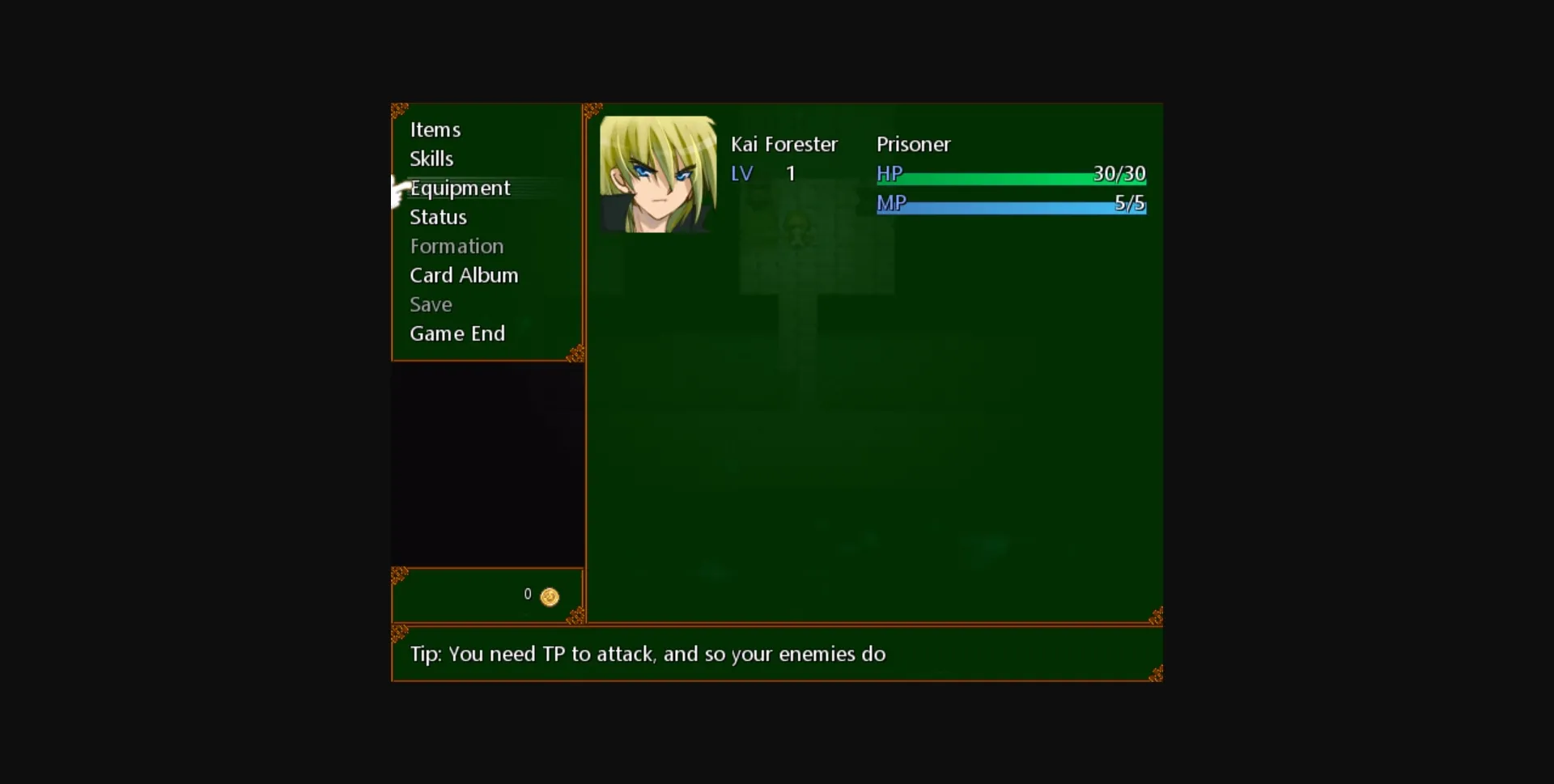Select Game End from the menu

(x=457, y=333)
